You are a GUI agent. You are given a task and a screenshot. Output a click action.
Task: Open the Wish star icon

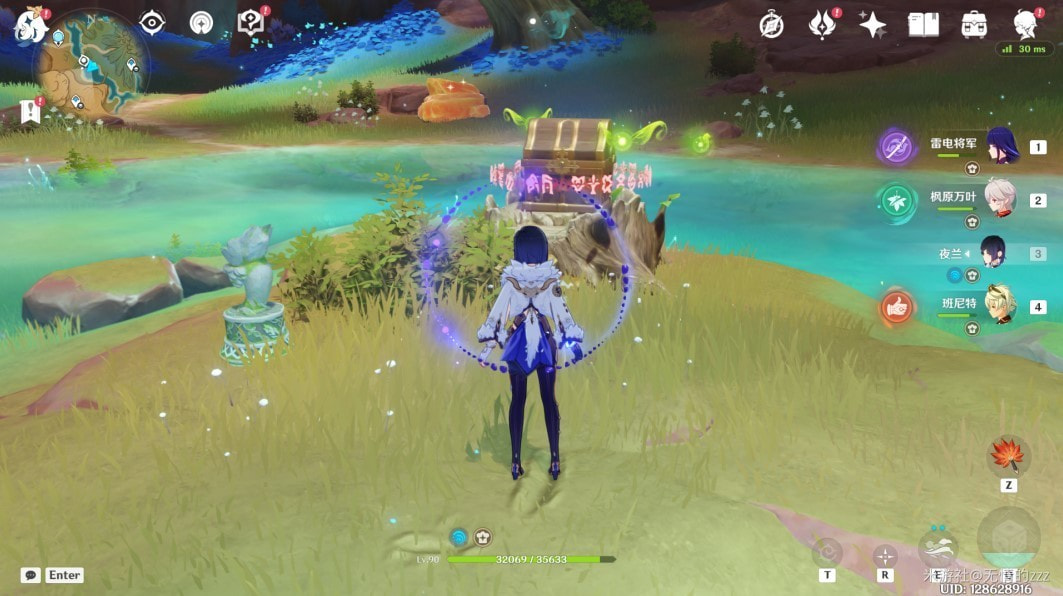point(872,25)
